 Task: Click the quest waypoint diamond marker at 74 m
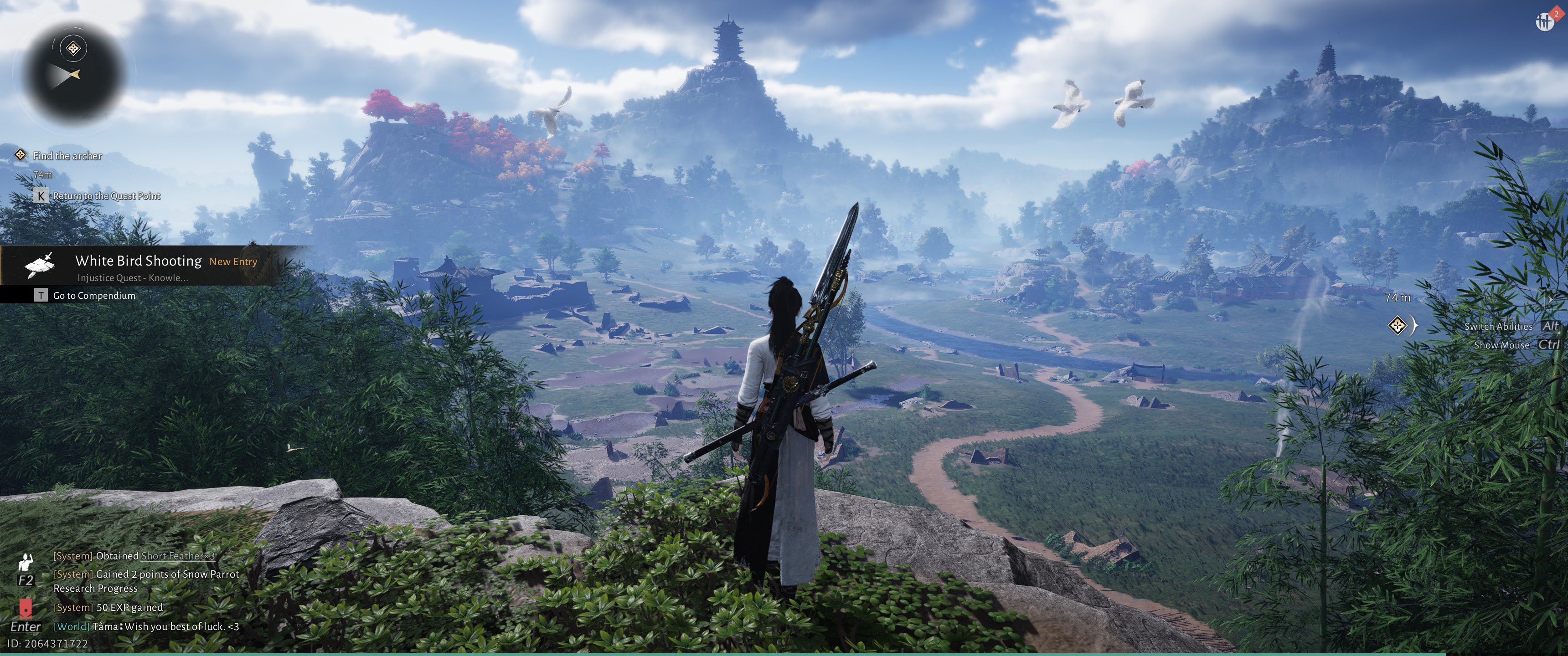tap(1397, 325)
